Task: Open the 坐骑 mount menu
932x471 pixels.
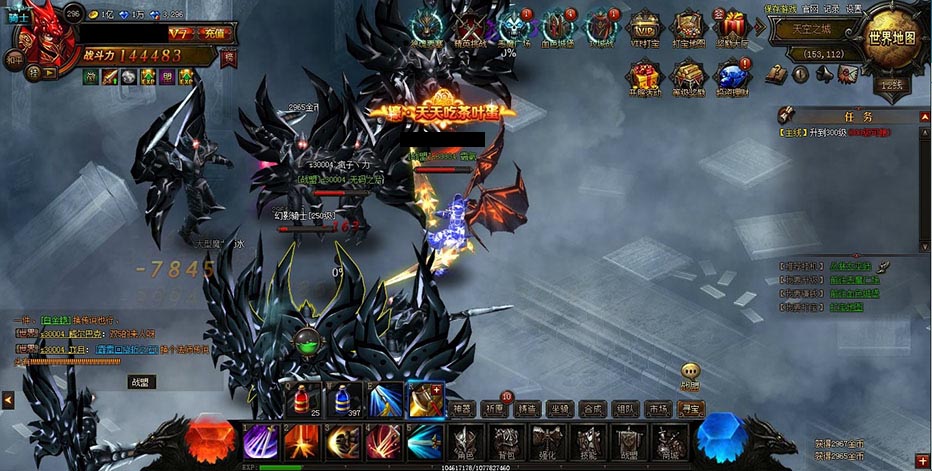Action: [559, 408]
